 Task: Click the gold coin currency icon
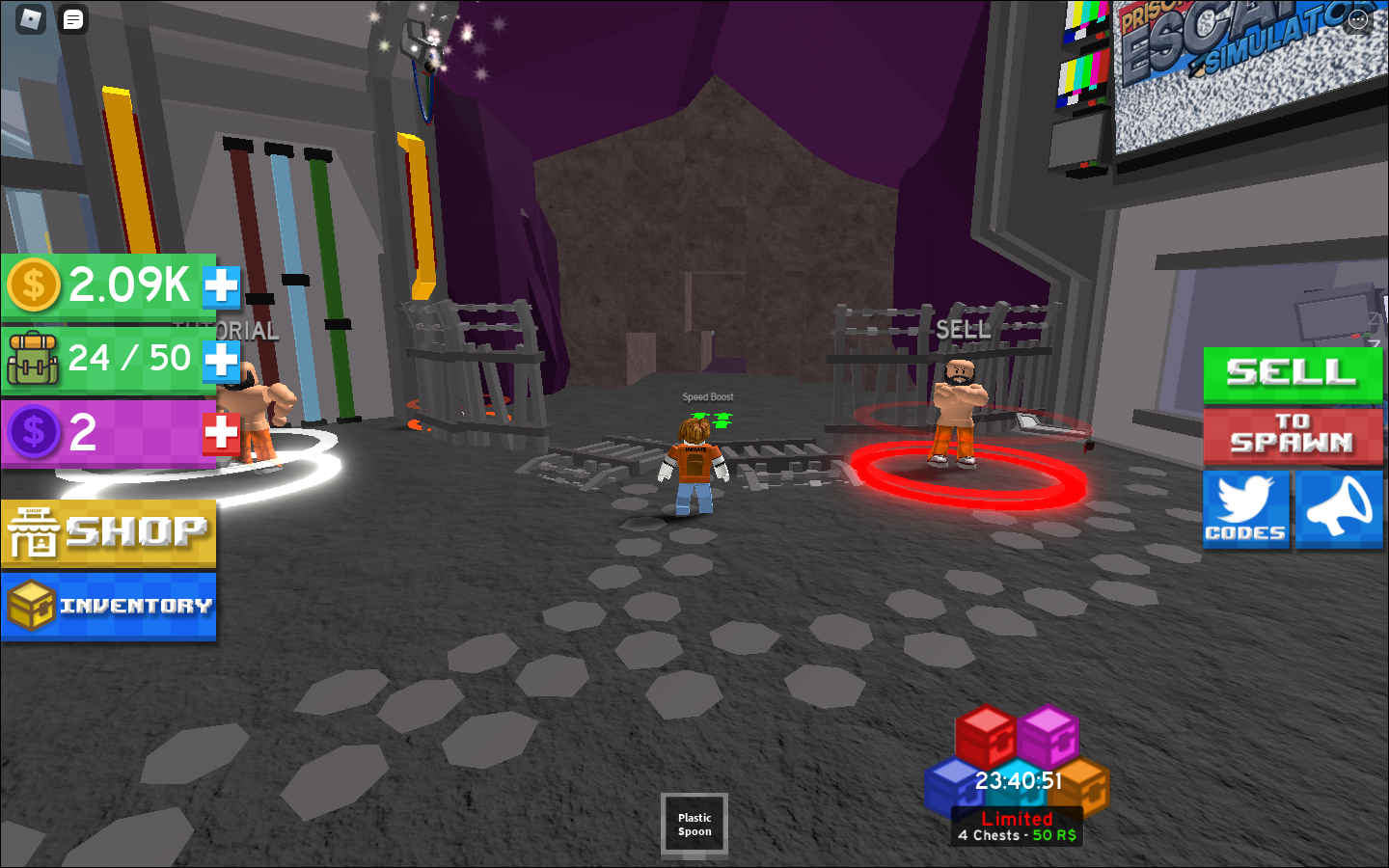34,285
